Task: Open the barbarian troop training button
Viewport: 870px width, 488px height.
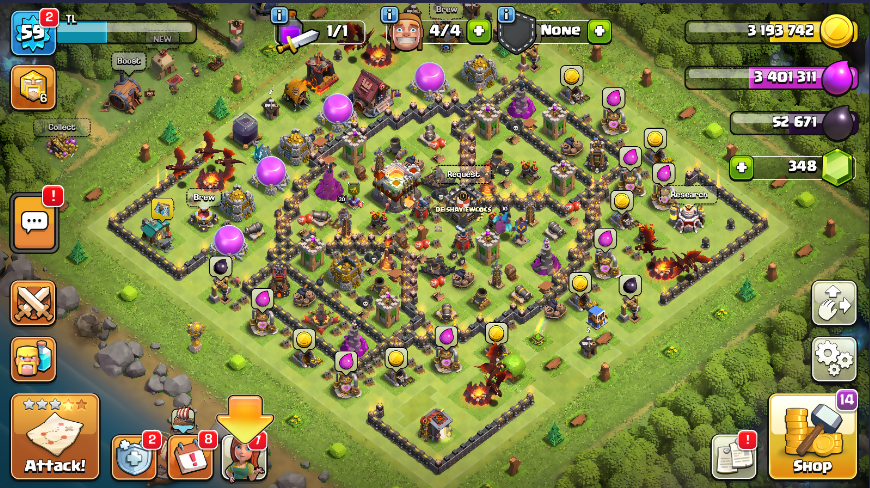Action: tap(33, 359)
